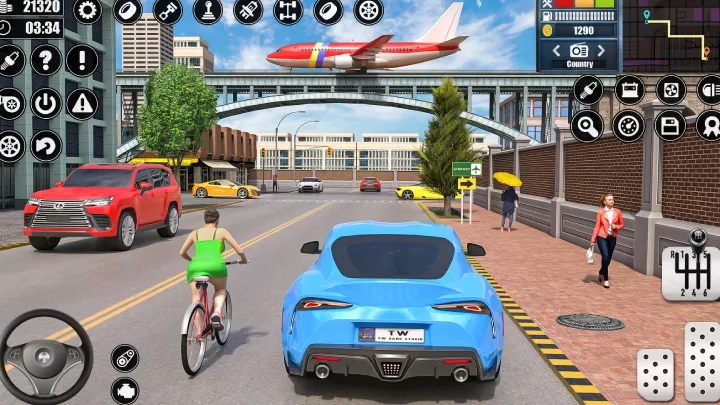Image resolution: width=720 pixels, height=405 pixels.
Task: Select the check engine icon
Action: click(x=125, y=390)
